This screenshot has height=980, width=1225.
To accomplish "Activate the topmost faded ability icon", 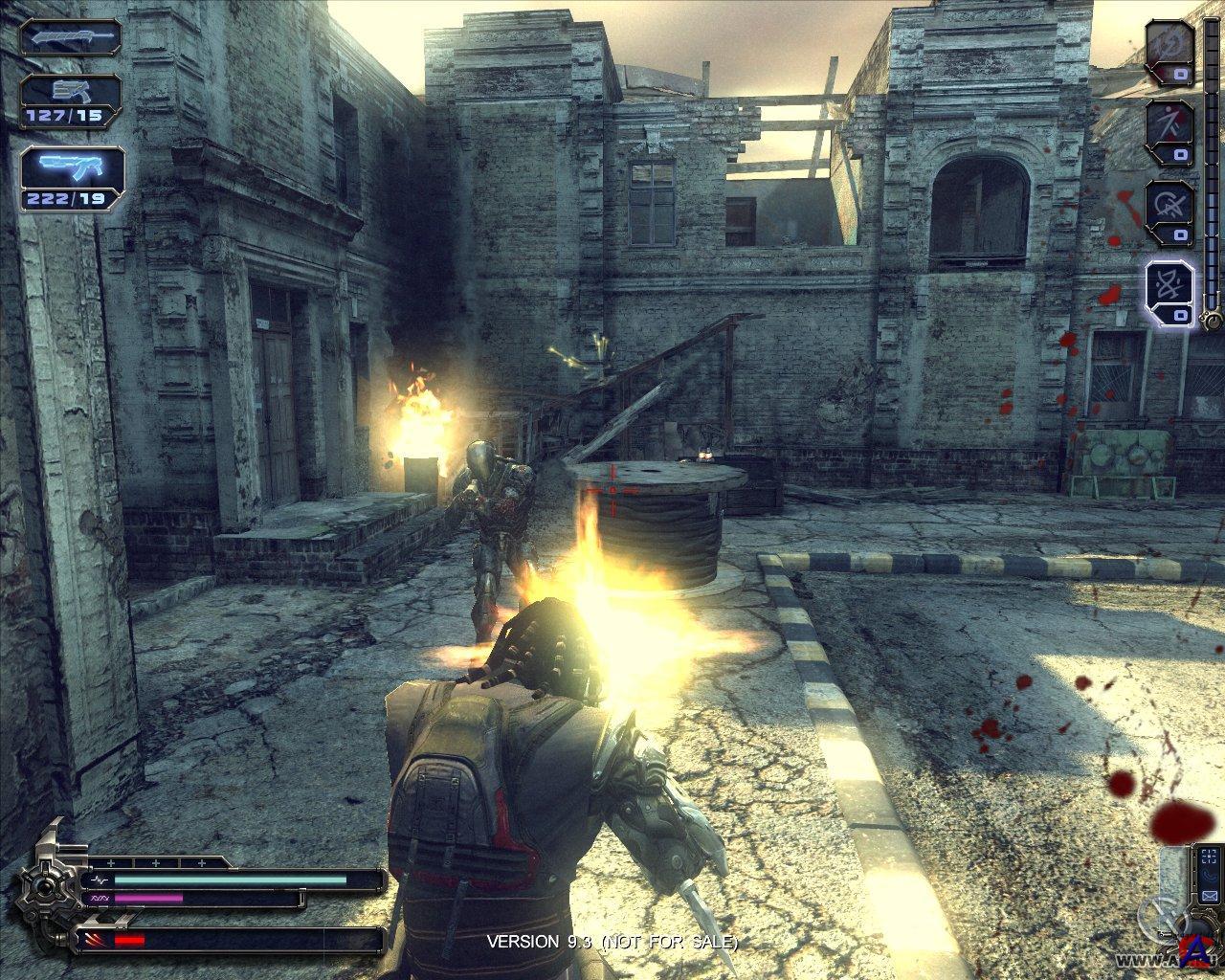I will [1169, 50].
